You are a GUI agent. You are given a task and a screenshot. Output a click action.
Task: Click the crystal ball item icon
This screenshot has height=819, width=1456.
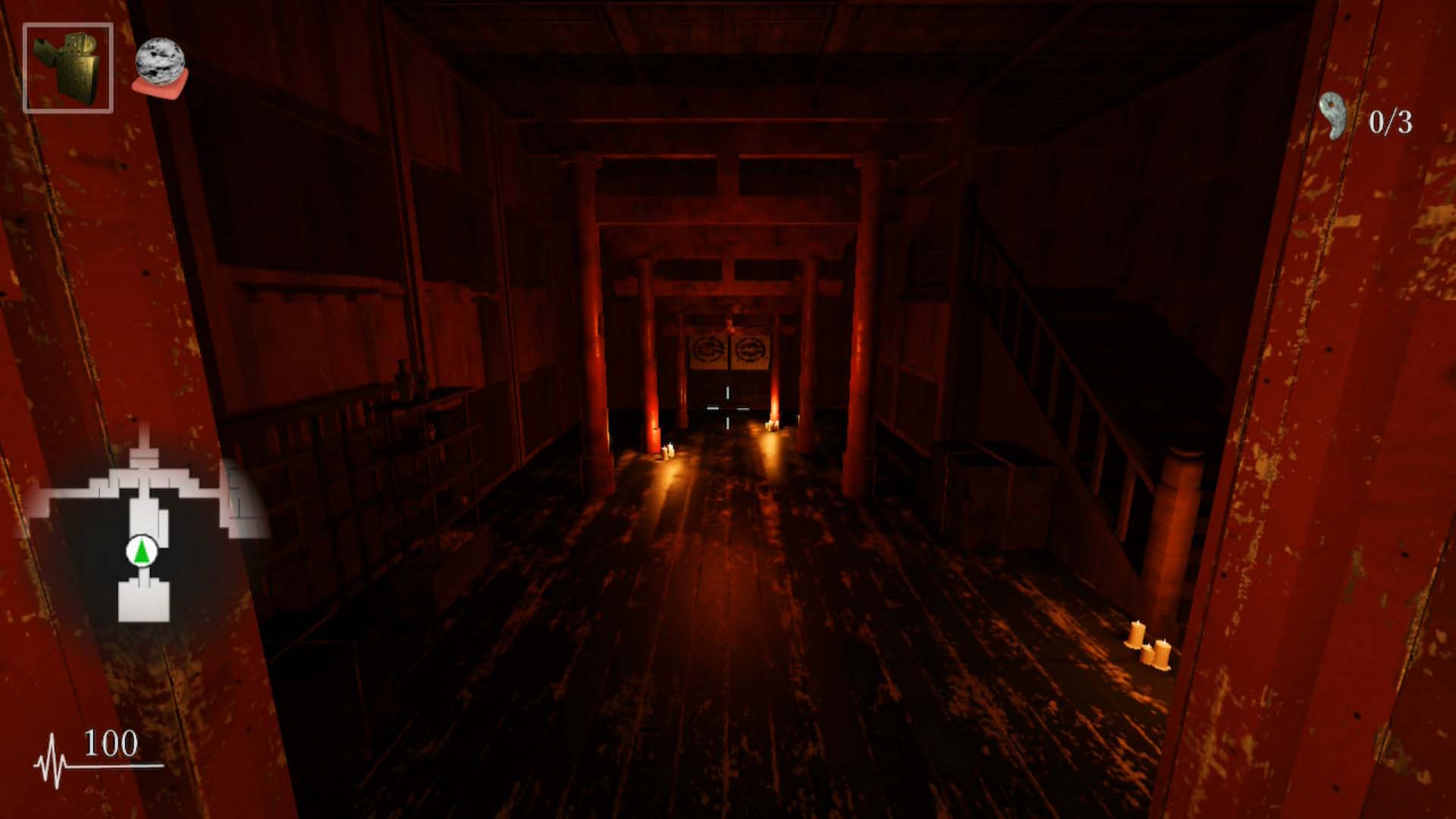(162, 59)
